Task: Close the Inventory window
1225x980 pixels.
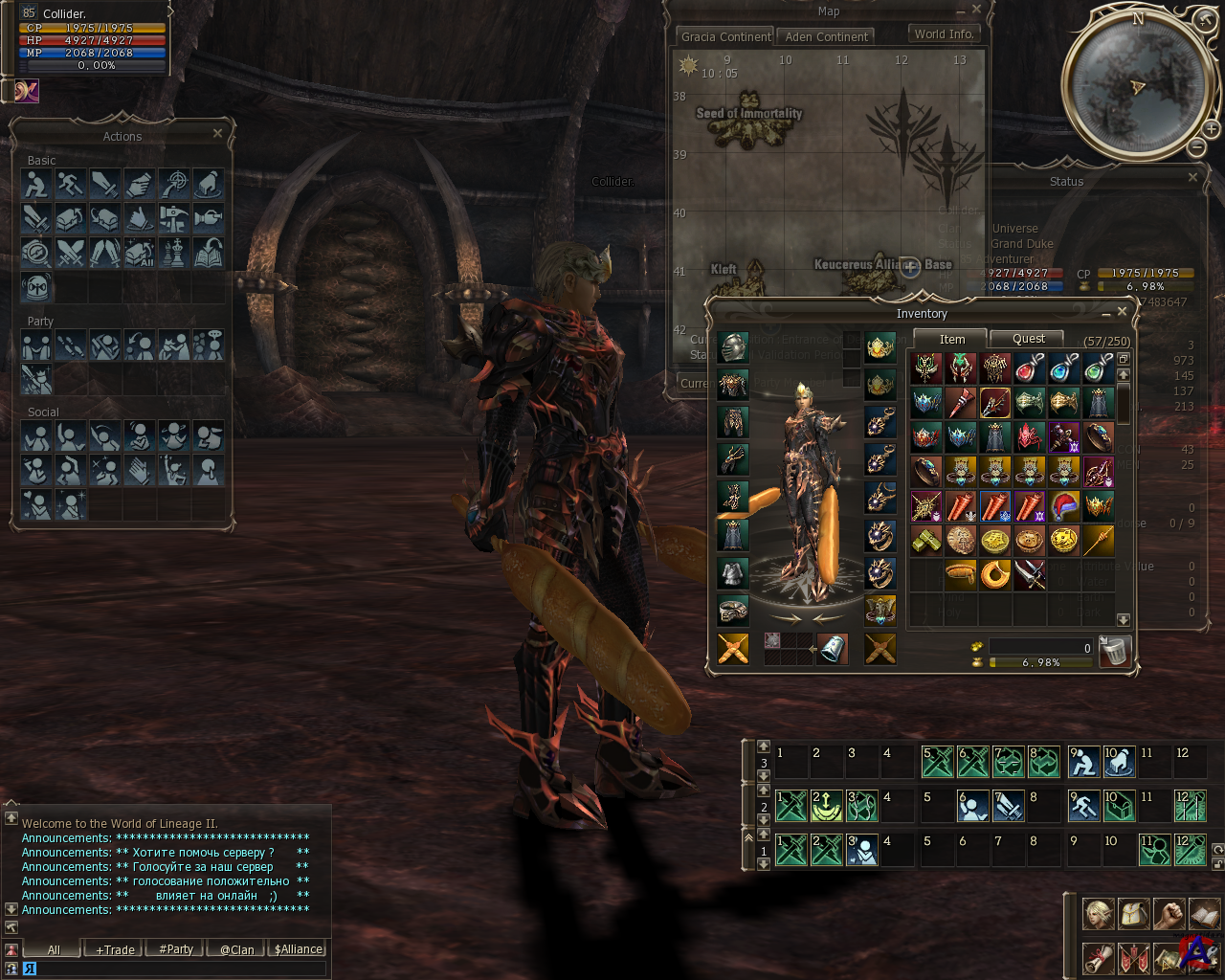Action: pyautogui.click(x=1123, y=312)
